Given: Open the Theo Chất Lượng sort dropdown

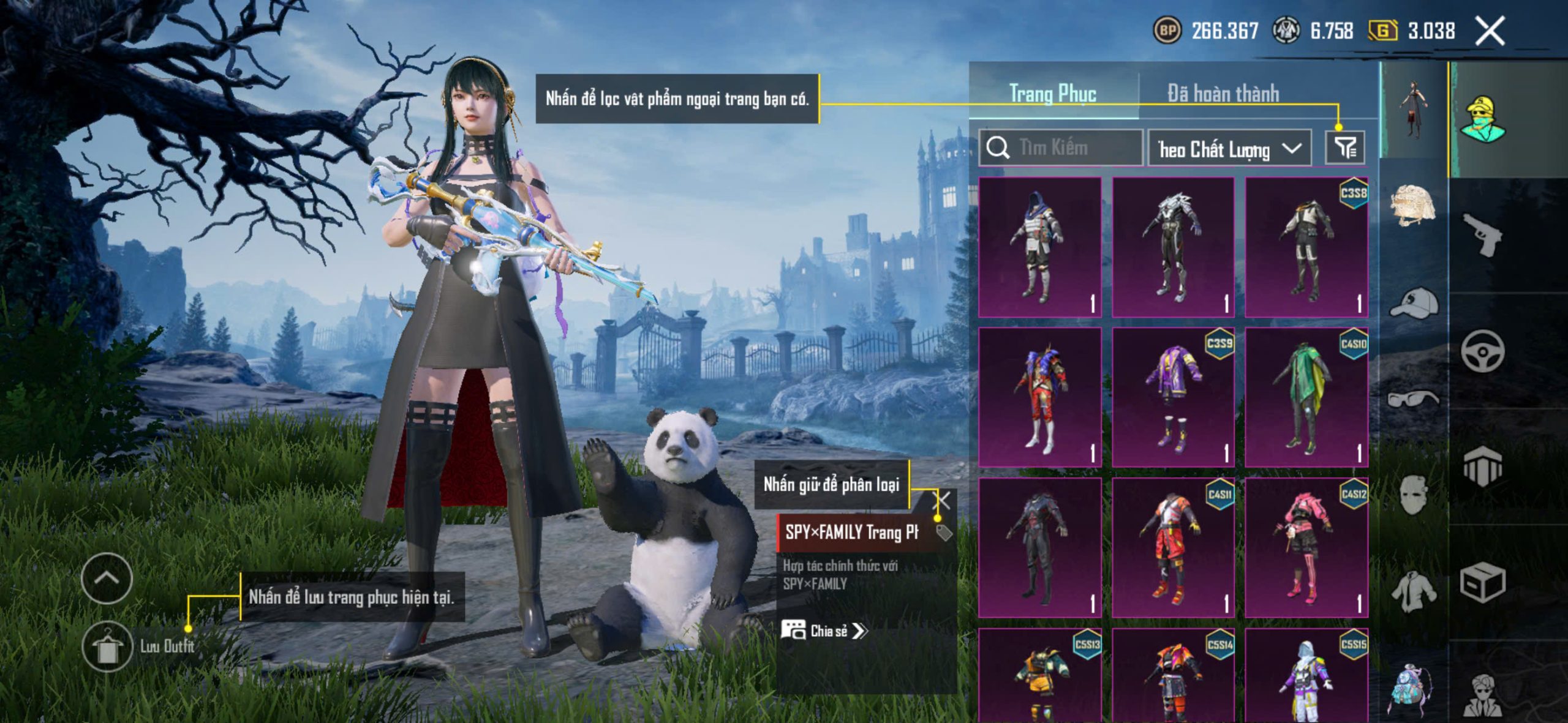Looking at the screenshot, I should pyautogui.click(x=1229, y=149).
